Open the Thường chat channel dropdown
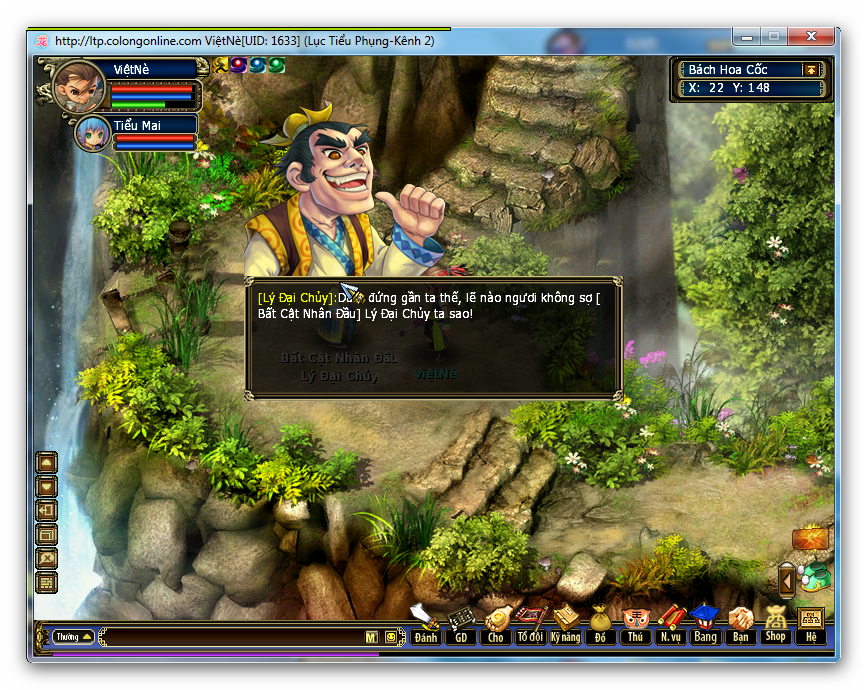Image resolution: width=868 pixels, height=690 pixels. pyautogui.click(x=74, y=636)
